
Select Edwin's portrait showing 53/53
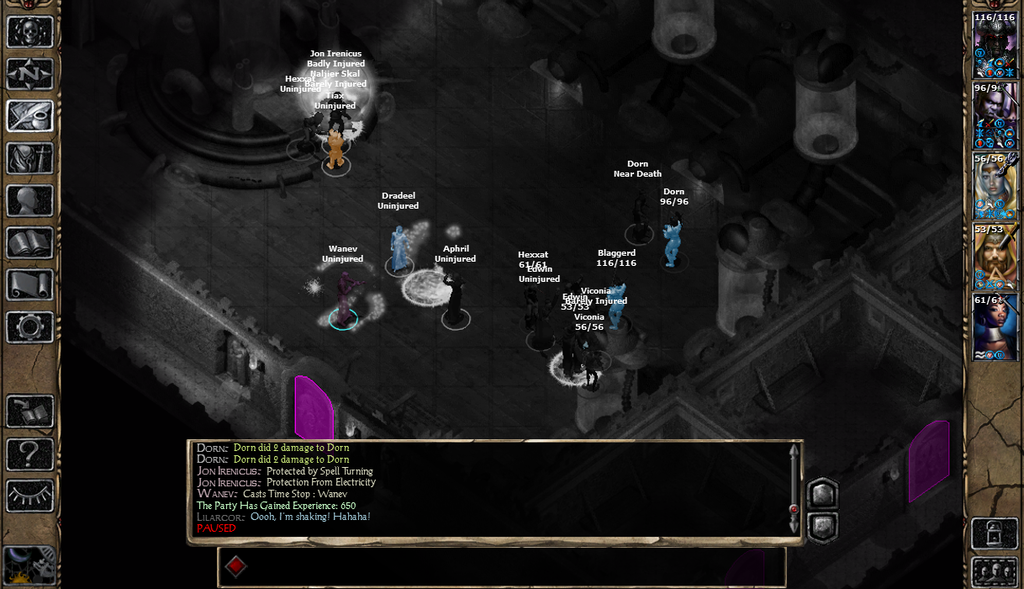[x=995, y=257]
